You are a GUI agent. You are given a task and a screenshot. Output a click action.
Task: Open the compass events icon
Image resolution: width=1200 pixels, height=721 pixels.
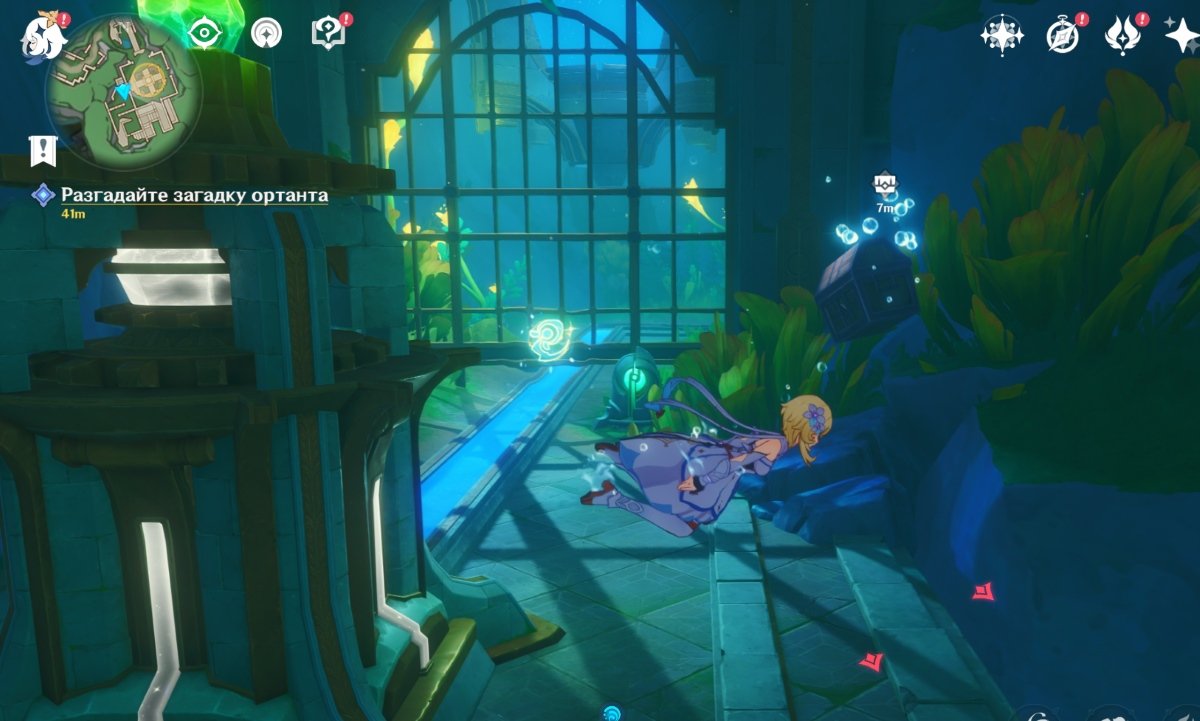point(1062,35)
